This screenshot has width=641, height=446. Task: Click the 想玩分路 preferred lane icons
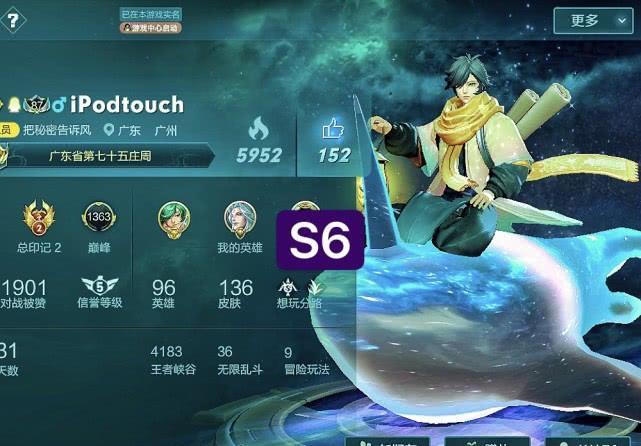[299, 288]
